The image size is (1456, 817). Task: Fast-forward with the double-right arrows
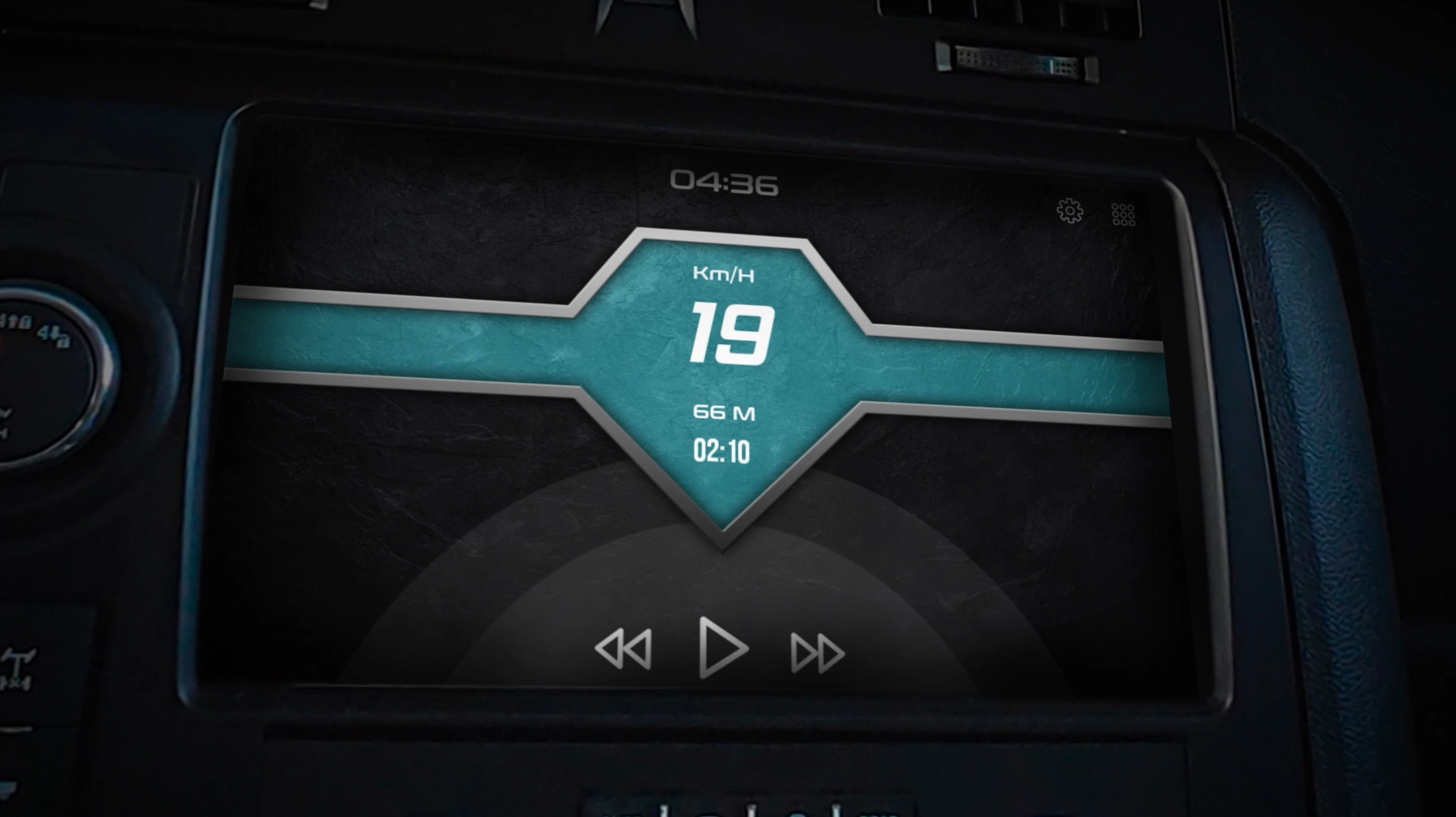pyautogui.click(x=817, y=653)
